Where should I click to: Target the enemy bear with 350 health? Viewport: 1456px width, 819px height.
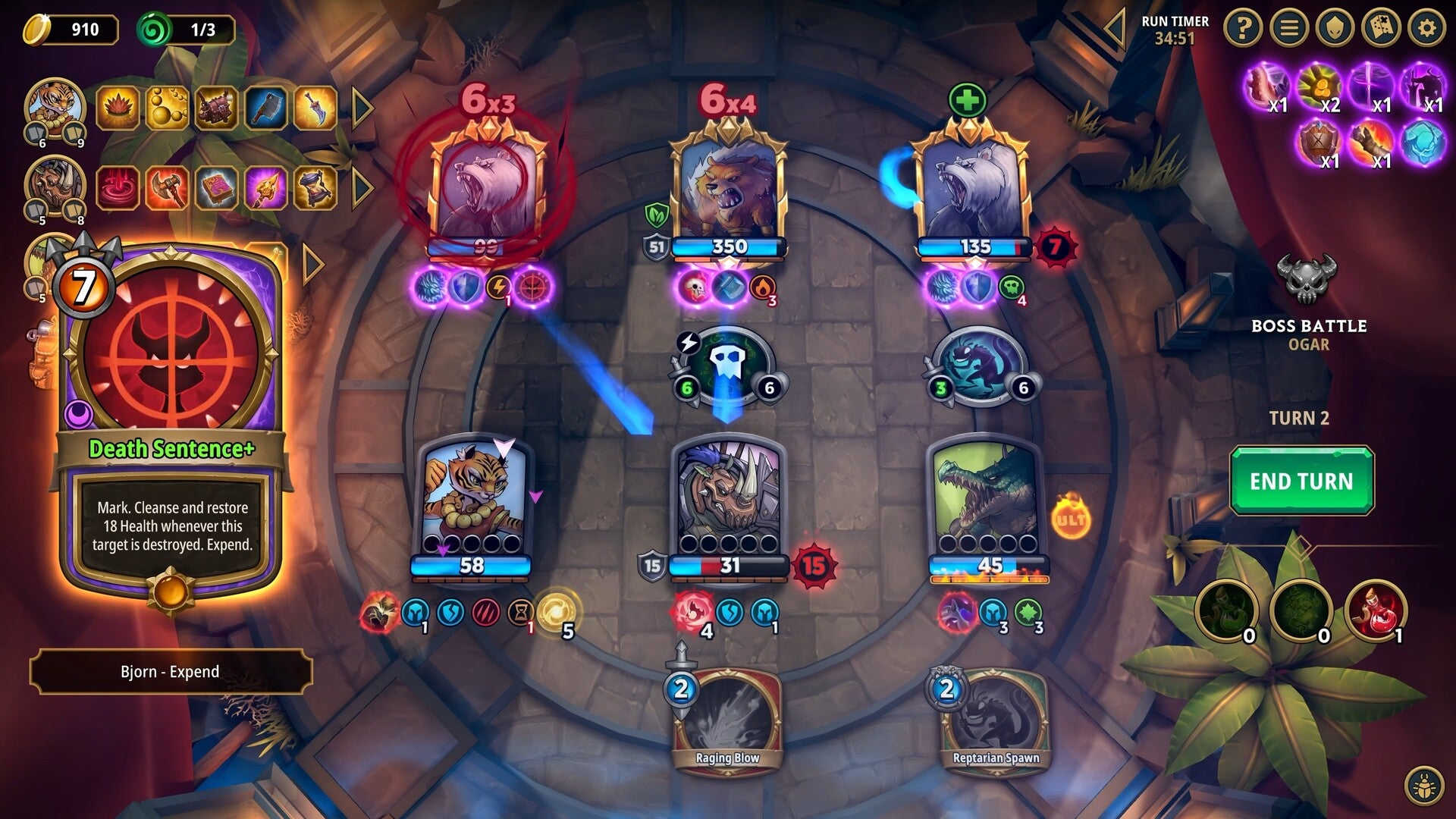coord(728,190)
